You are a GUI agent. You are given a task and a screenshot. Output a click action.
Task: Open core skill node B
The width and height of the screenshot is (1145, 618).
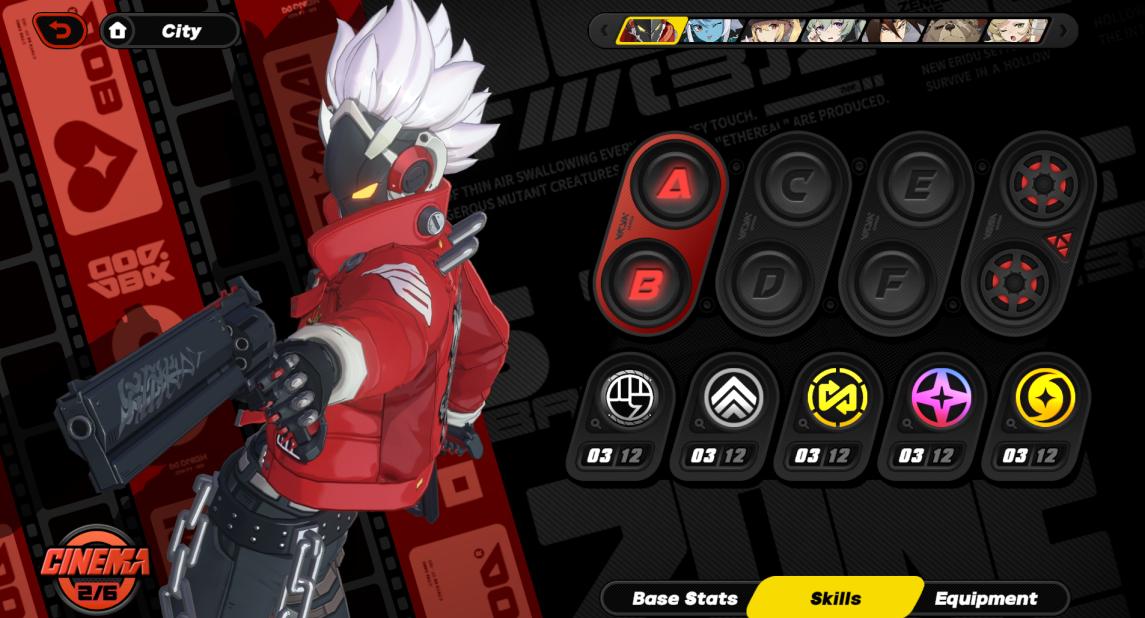[x=646, y=284]
